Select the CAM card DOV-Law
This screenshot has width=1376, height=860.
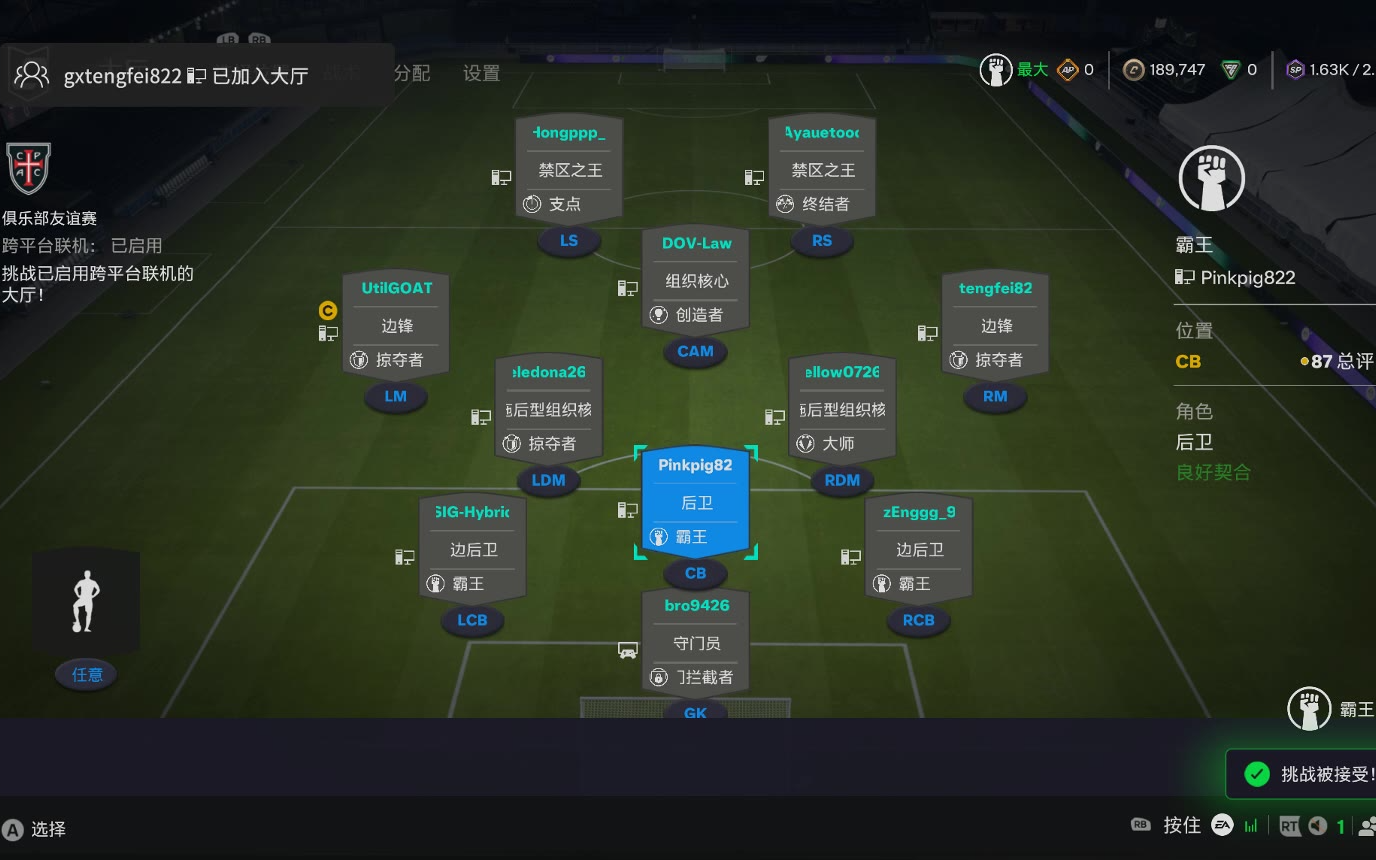point(696,280)
